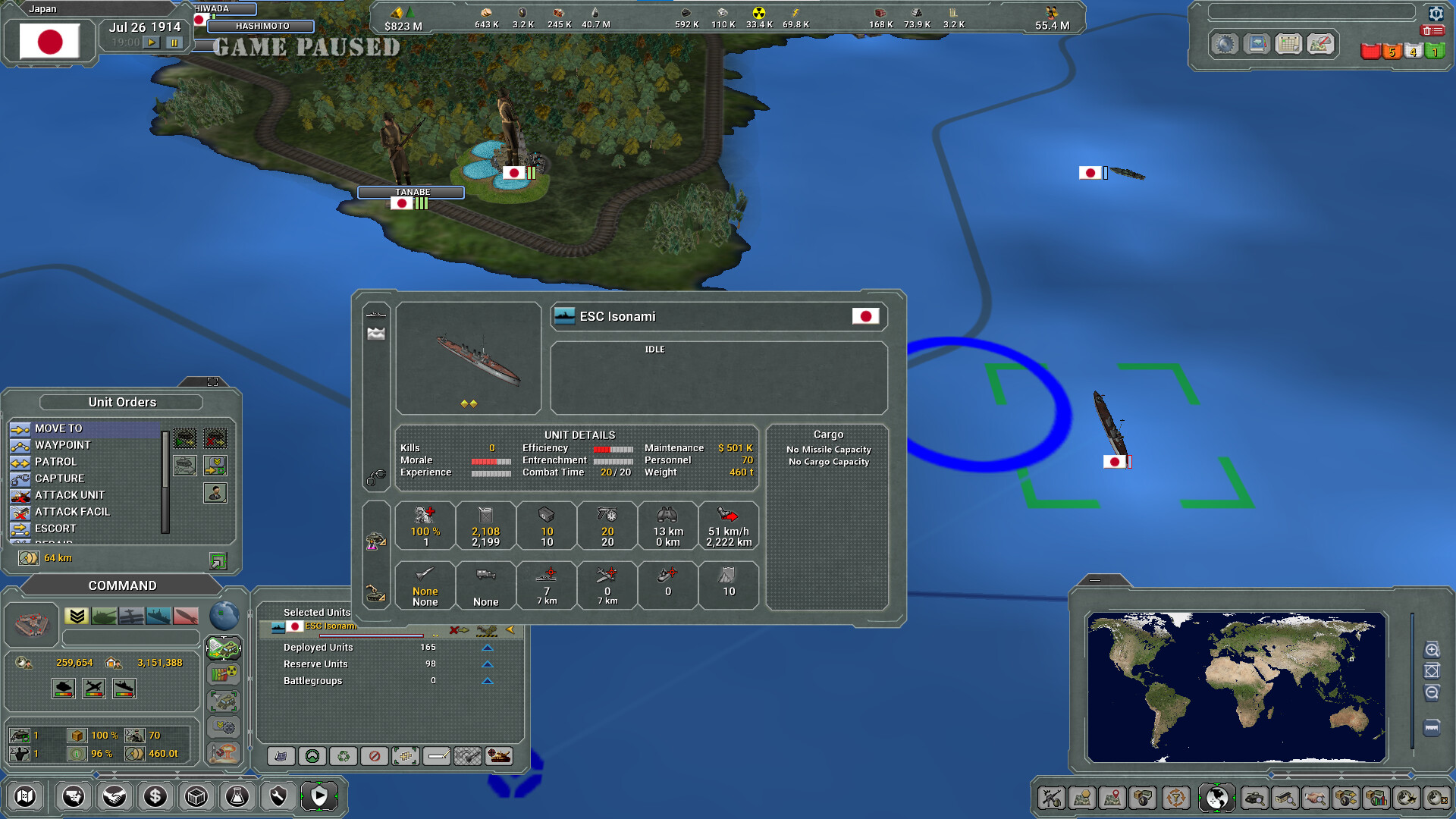Select the globe world-view icon on bottom toolbar
This screenshot has height=819, width=1456.
click(1216, 797)
